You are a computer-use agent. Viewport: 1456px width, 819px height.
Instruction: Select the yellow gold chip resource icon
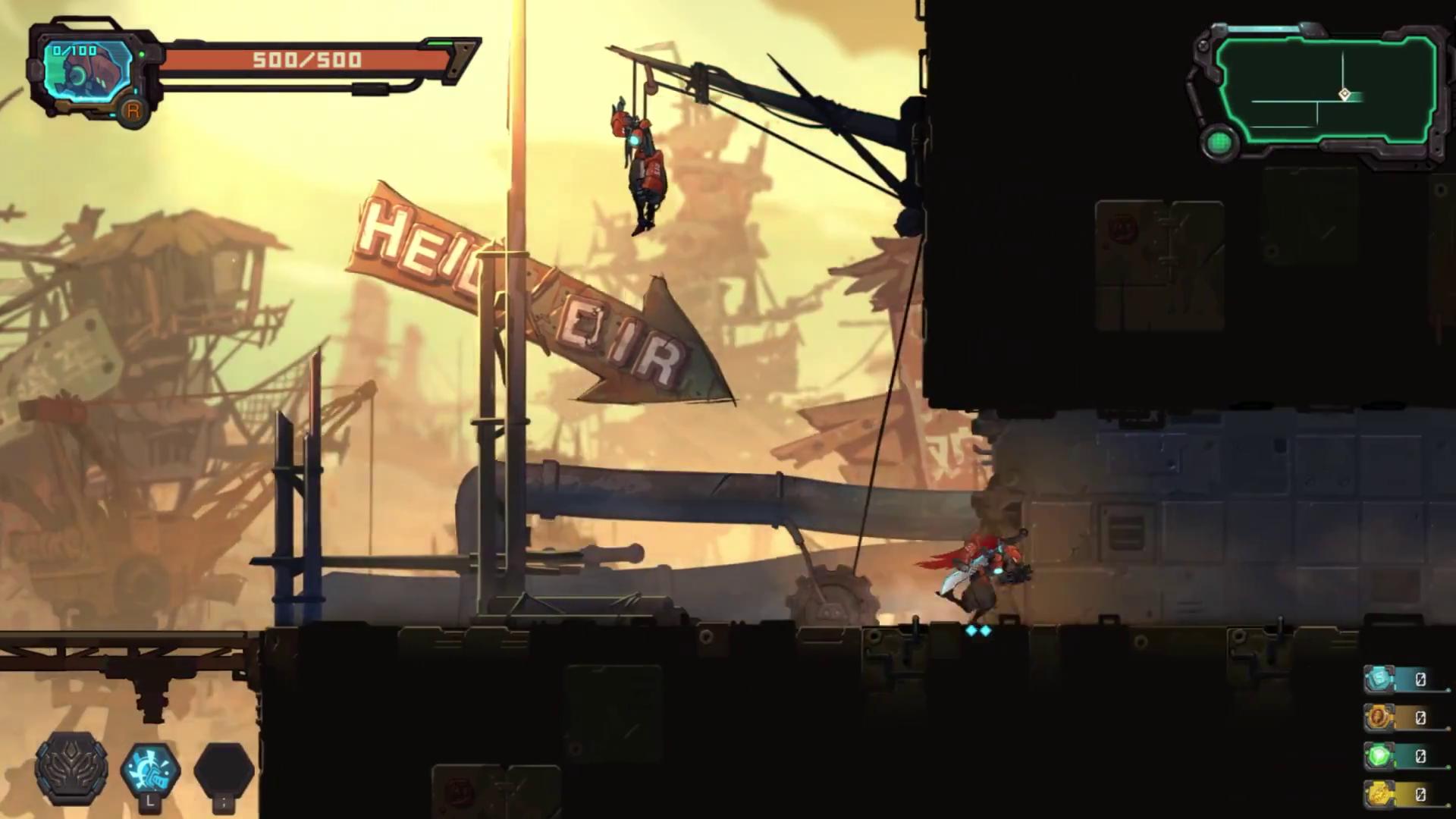click(x=1380, y=794)
